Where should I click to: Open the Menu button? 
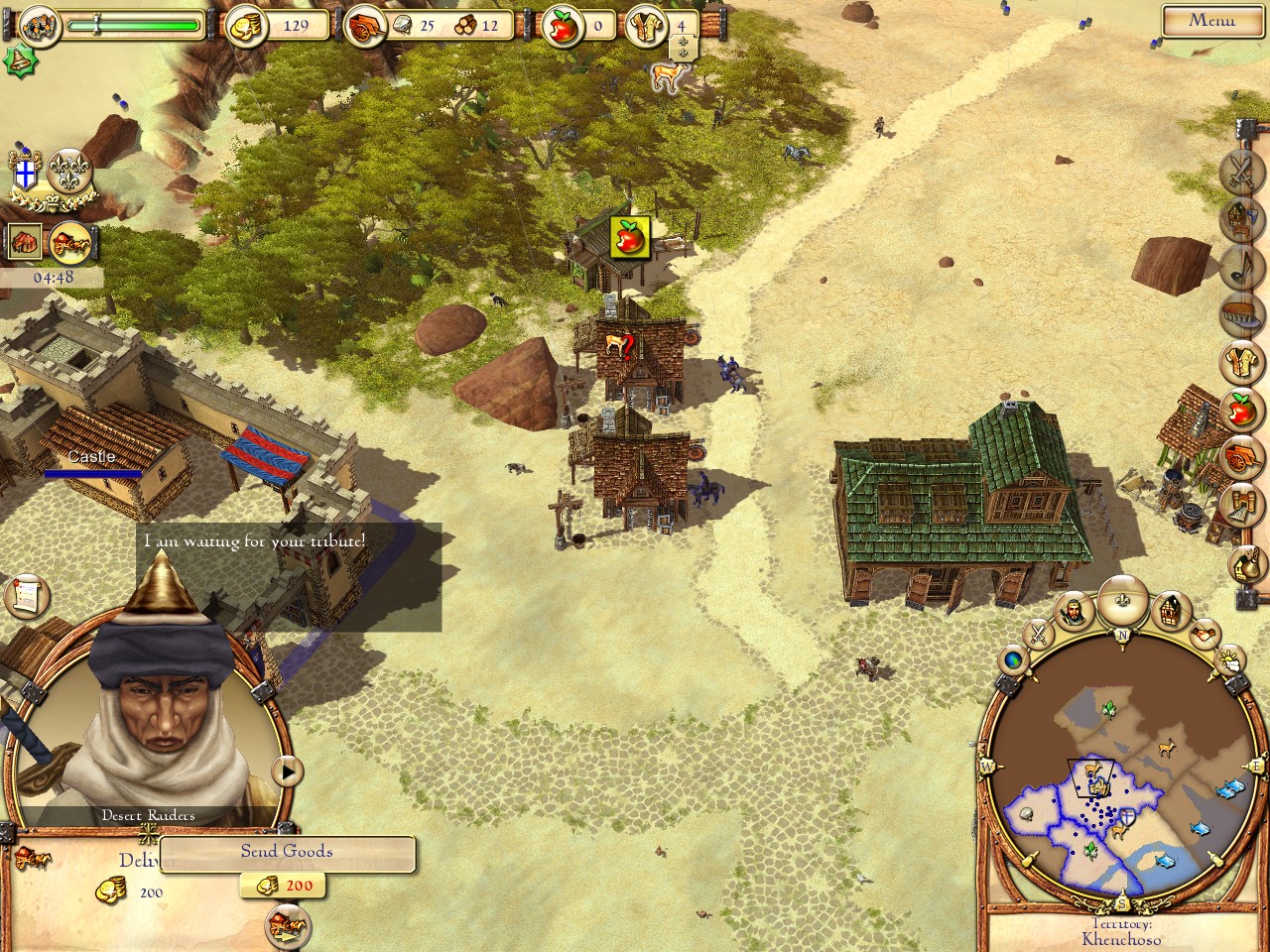(x=1211, y=20)
